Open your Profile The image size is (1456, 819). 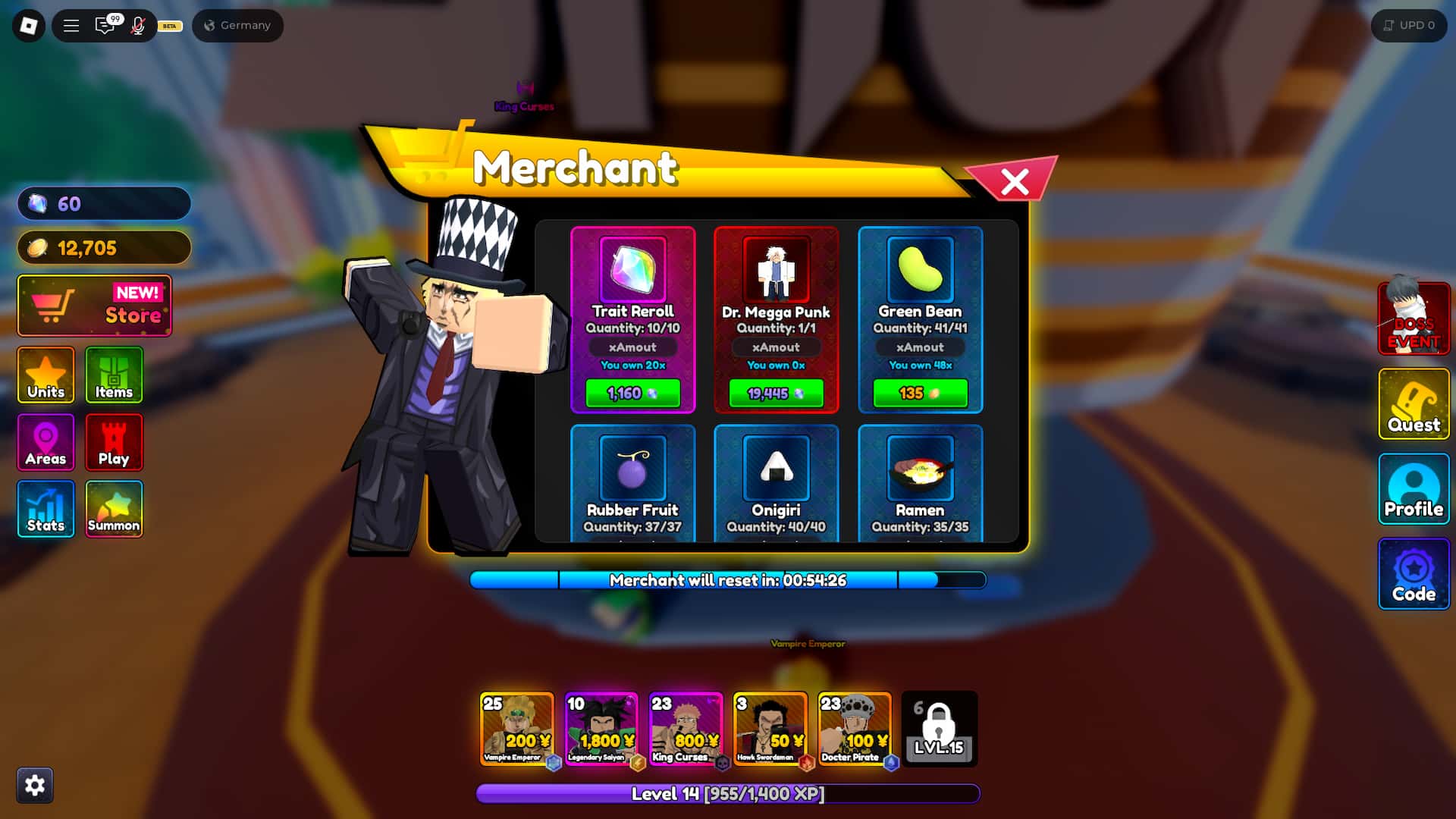click(x=1414, y=491)
